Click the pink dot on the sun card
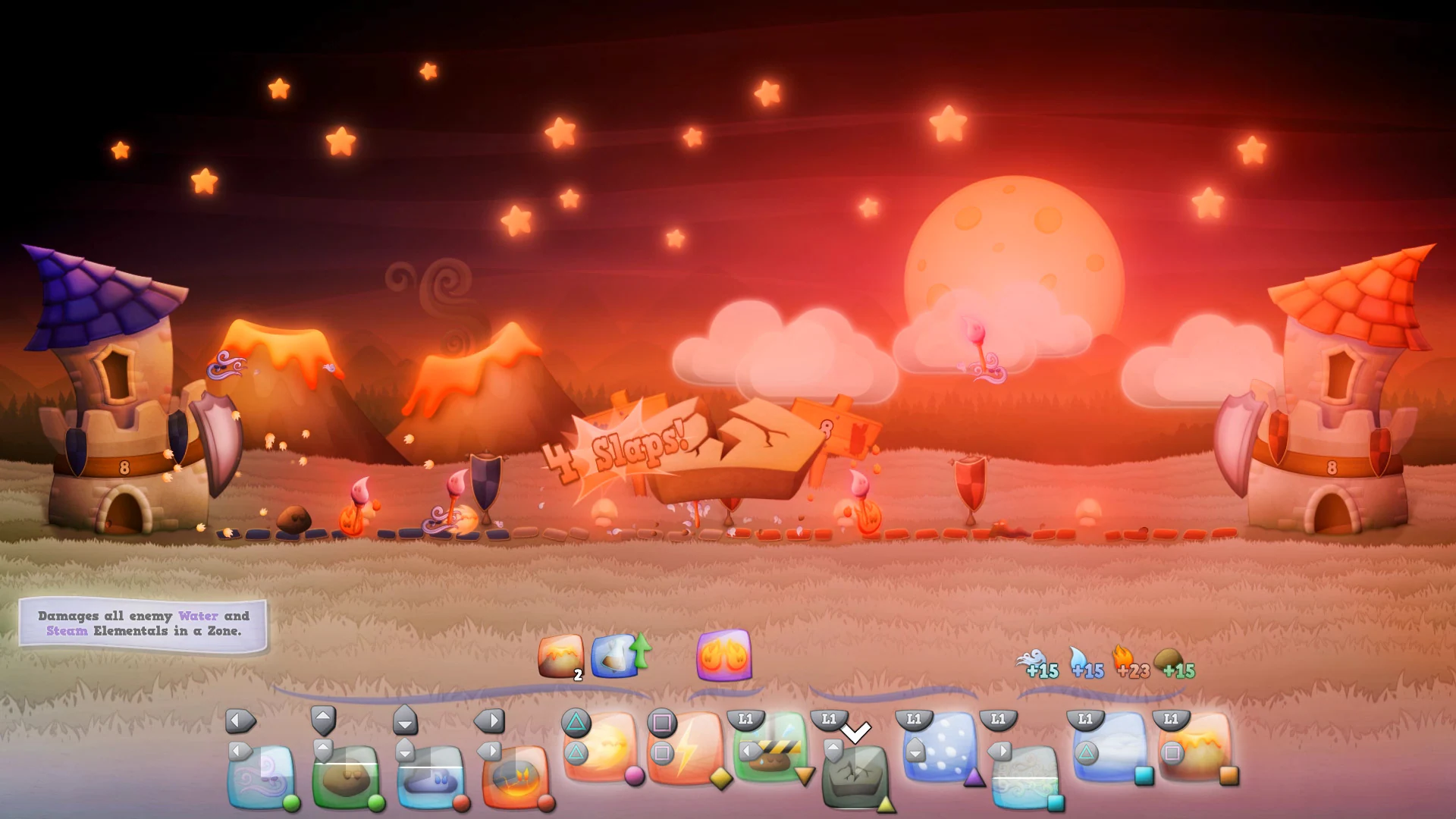Screen dimensions: 1456x819 coord(633,775)
